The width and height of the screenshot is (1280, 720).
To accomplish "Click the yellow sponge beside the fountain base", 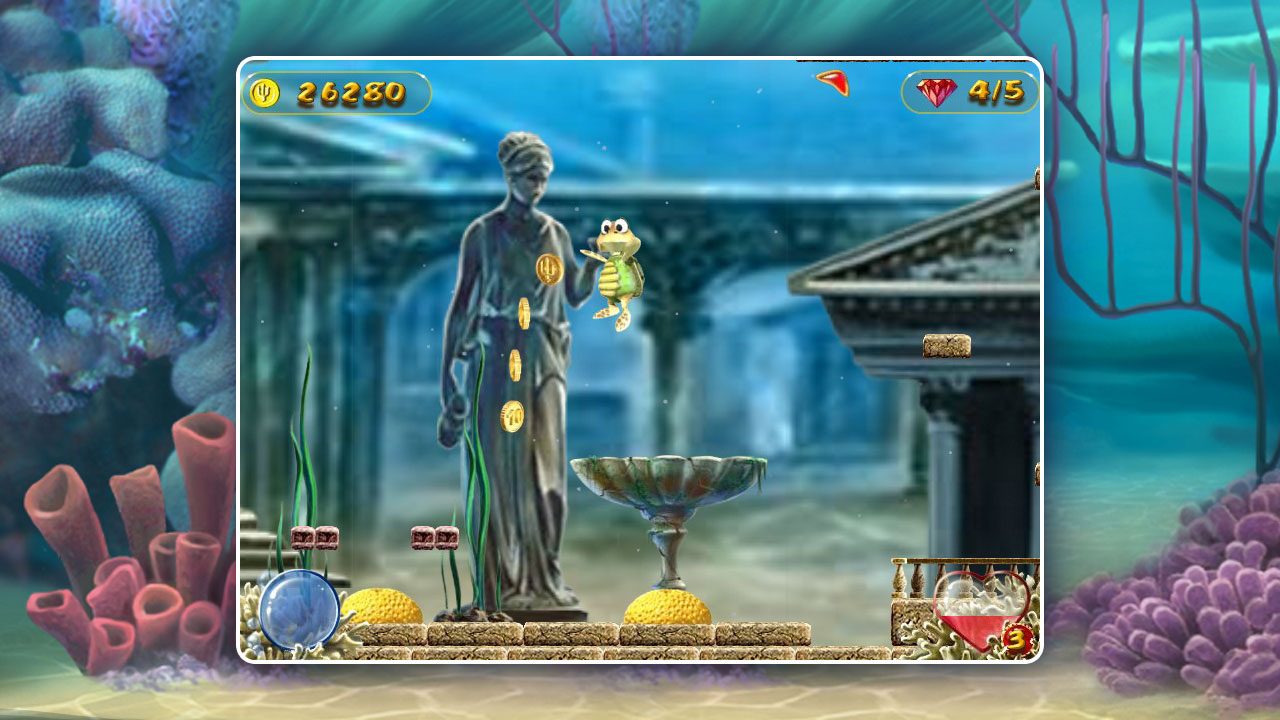I will [x=665, y=608].
